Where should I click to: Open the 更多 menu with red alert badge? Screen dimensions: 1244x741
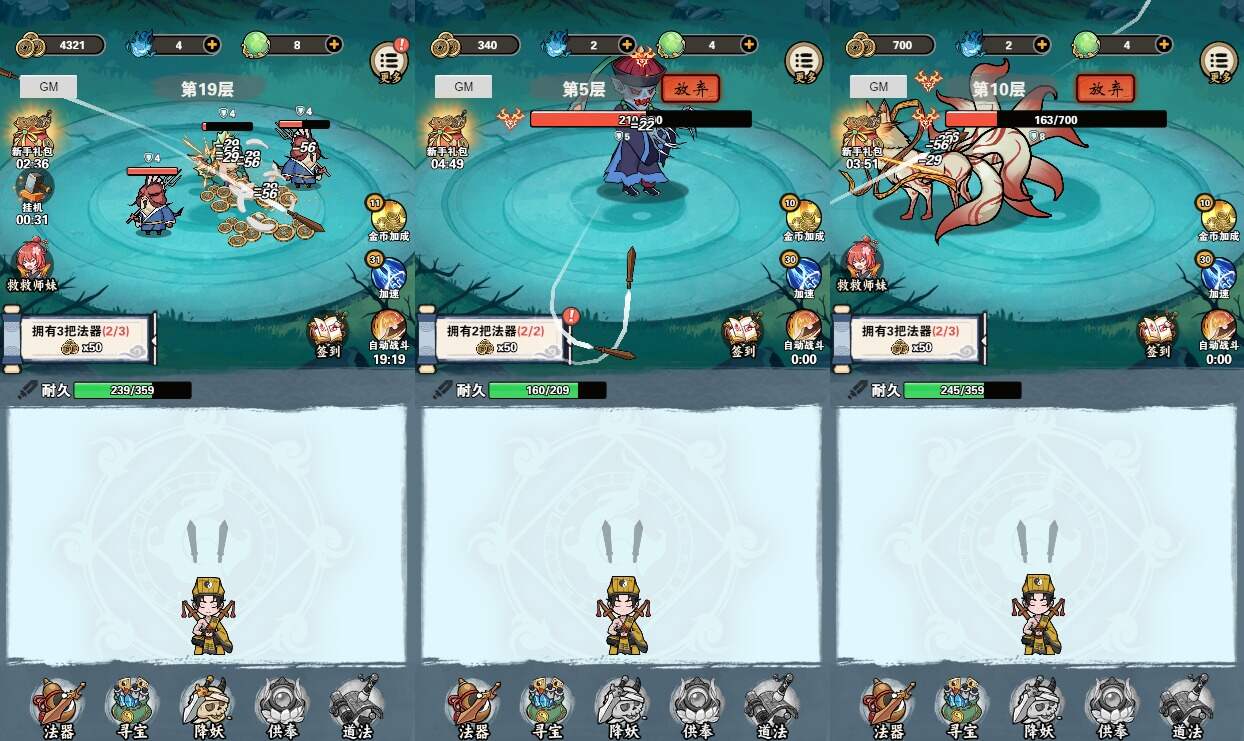389,60
